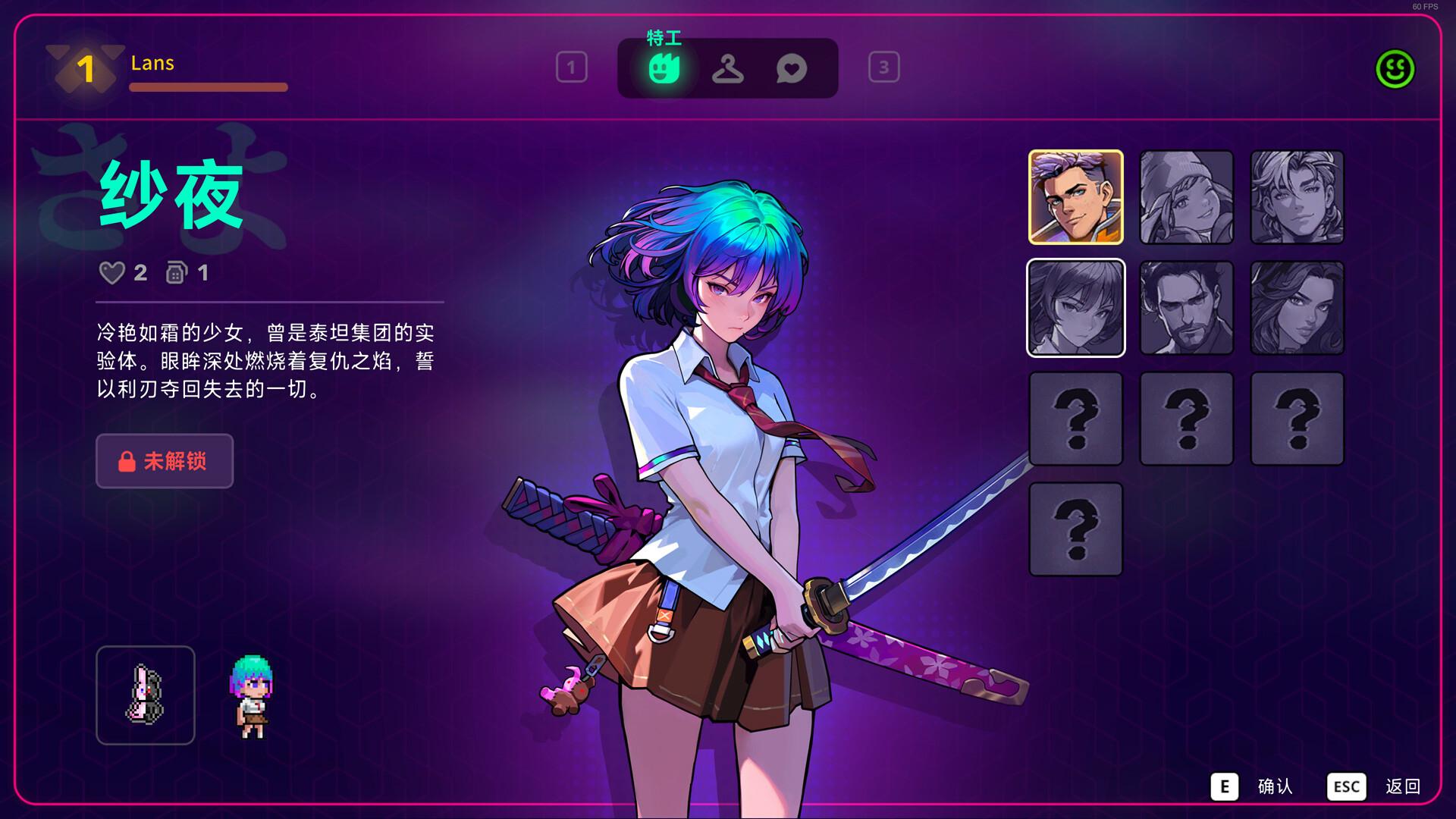Click the heart icon showing count 2
This screenshot has width=1456, height=819.
[x=114, y=273]
